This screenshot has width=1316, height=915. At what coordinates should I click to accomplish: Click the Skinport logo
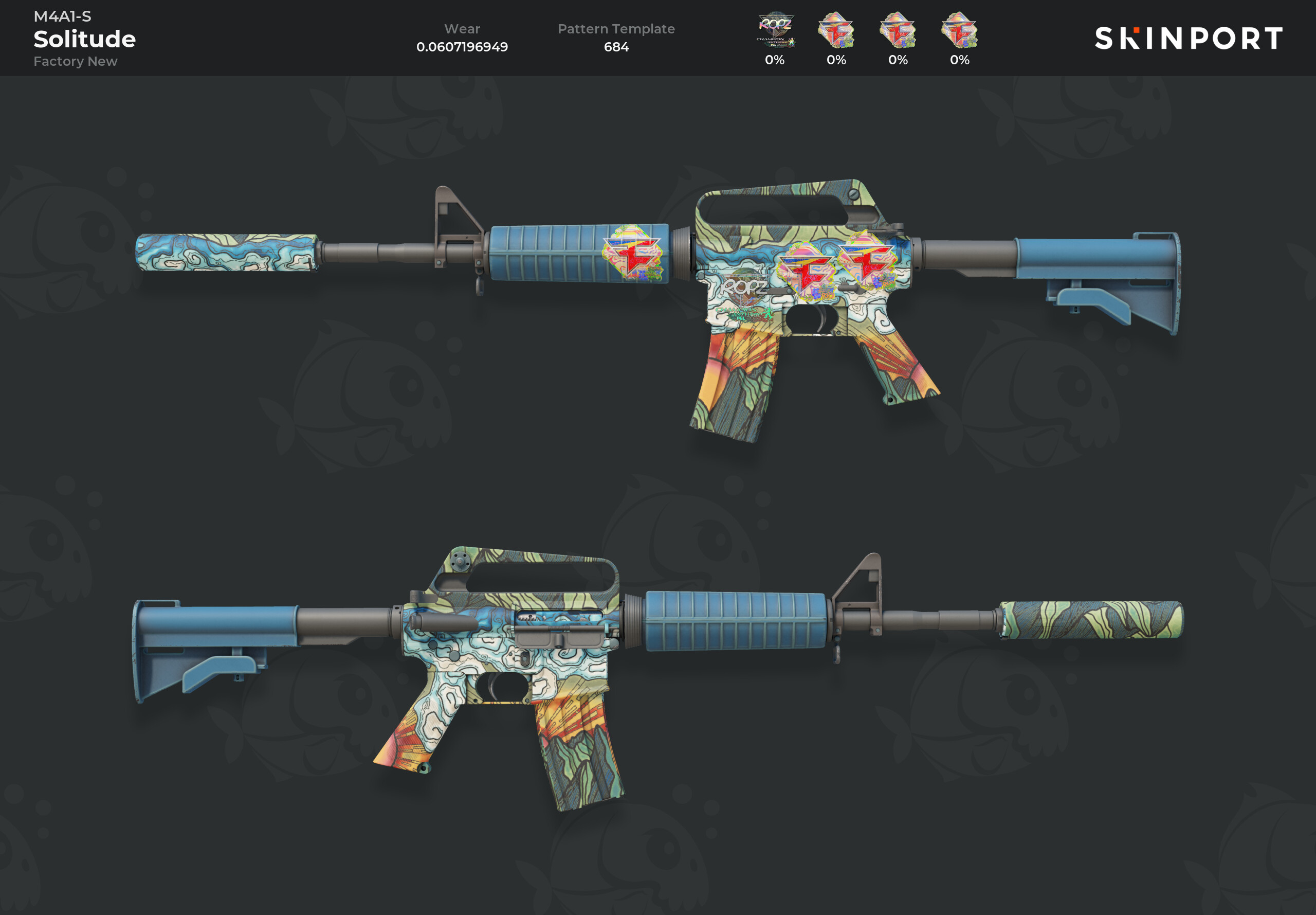pos(1188,39)
